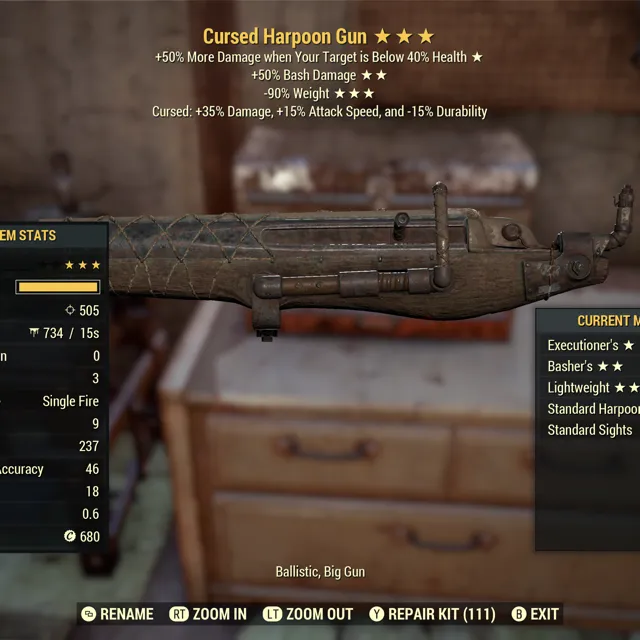Image resolution: width=640 pixels, height=640 pixels.
Task: Use the Repair Kit (111) option
Action: (432, 614)
